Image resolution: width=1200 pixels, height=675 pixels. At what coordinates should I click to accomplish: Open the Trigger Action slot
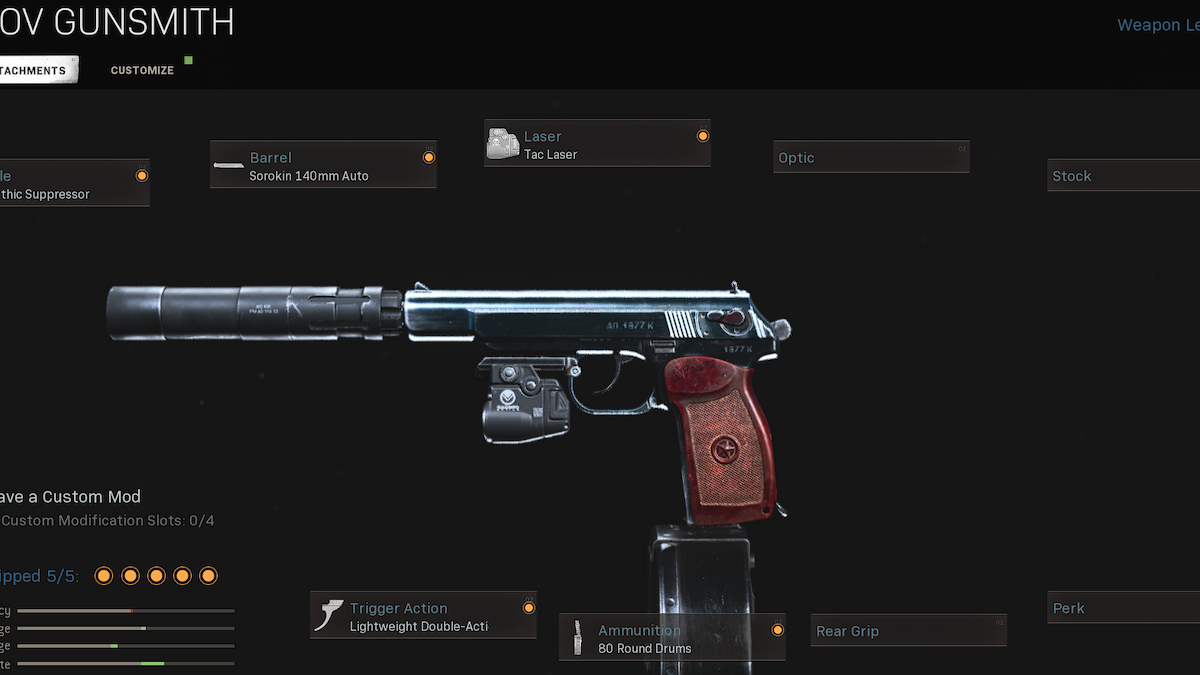click(424, 616)
